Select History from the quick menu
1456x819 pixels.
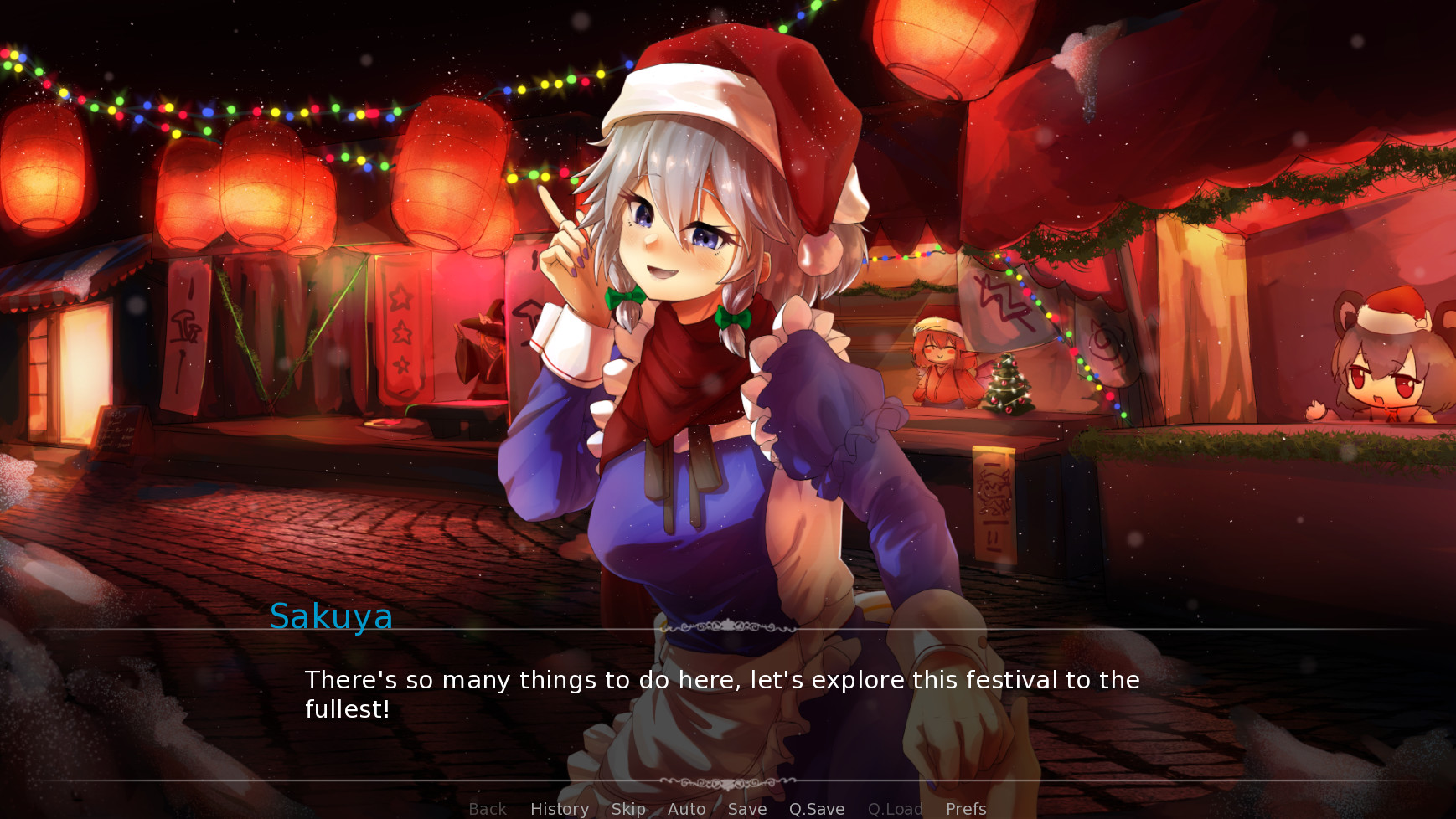point(559,807)
